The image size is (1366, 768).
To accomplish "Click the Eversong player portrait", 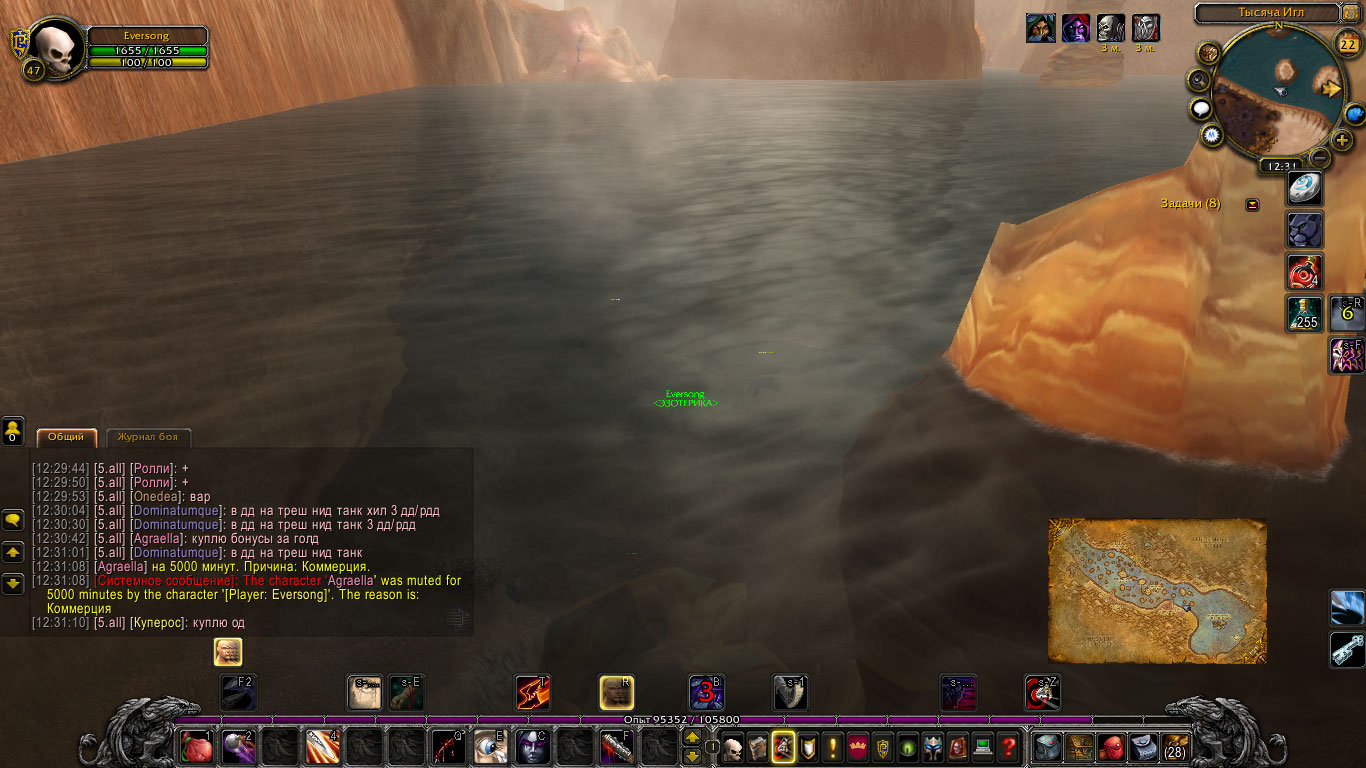I will click(x=55, y=47).
